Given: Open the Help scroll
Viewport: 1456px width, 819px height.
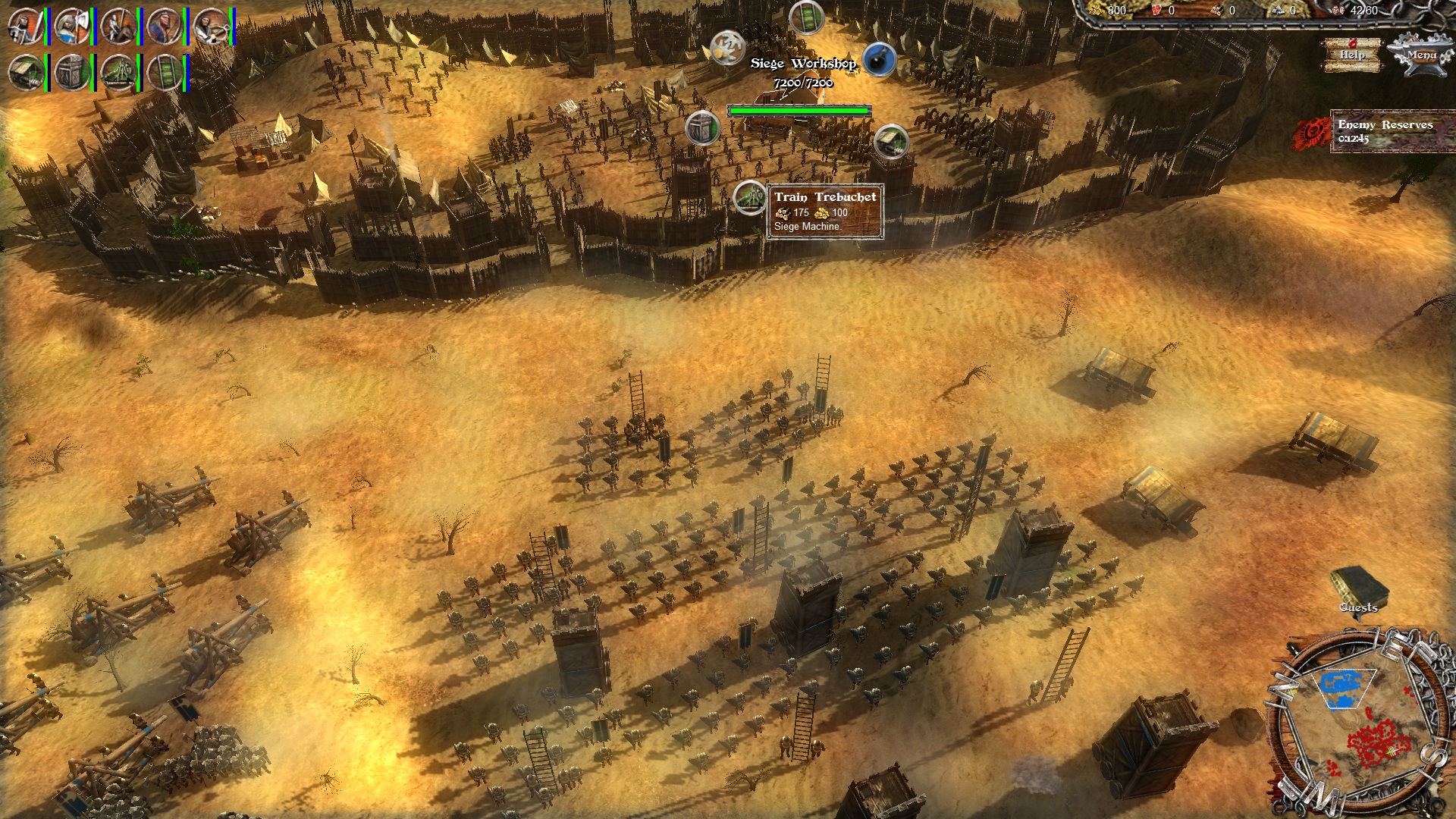Looking at the screenshot, I should pos(1354,55).
